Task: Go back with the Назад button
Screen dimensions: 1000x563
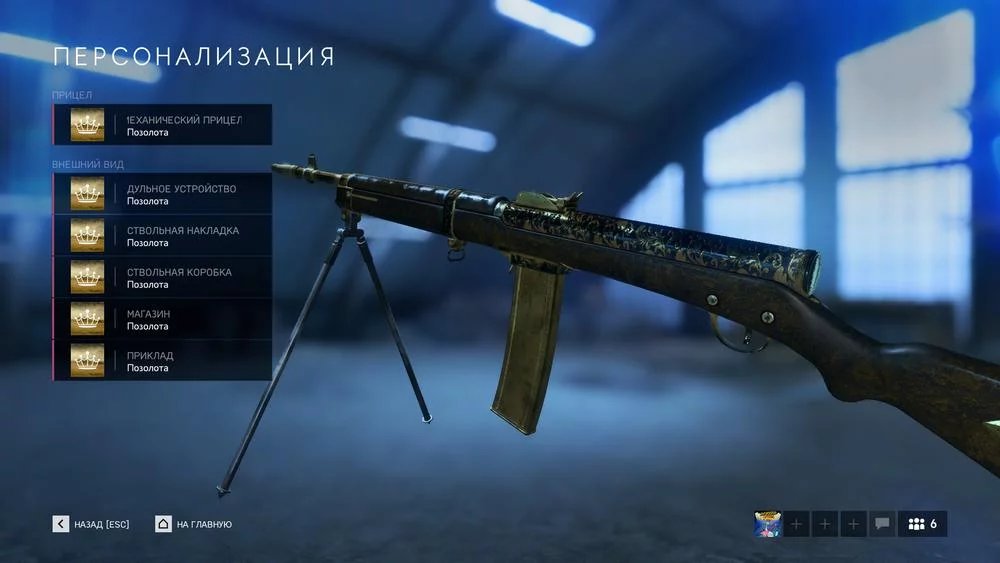Action: coord(92,524)
